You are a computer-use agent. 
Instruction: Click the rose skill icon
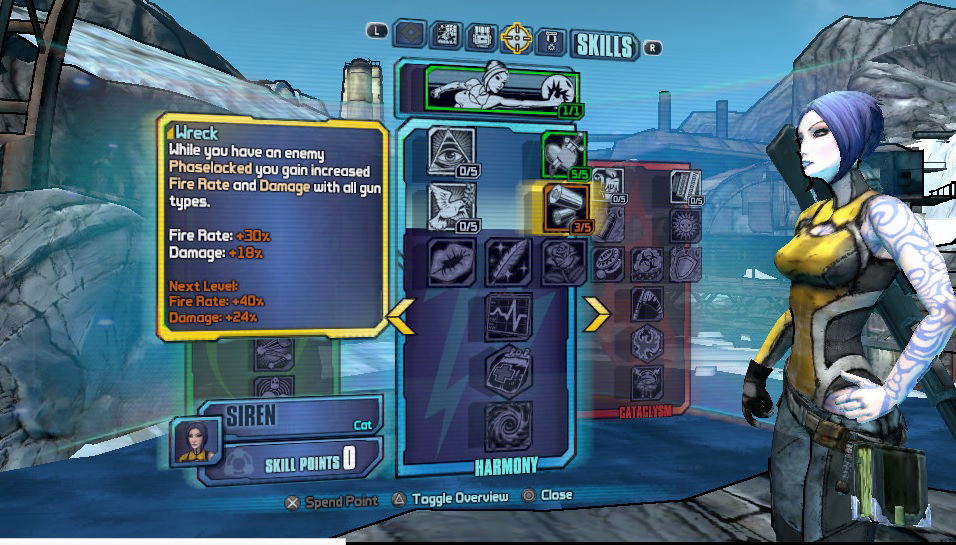pyautogui.click(x=563, y=262)
